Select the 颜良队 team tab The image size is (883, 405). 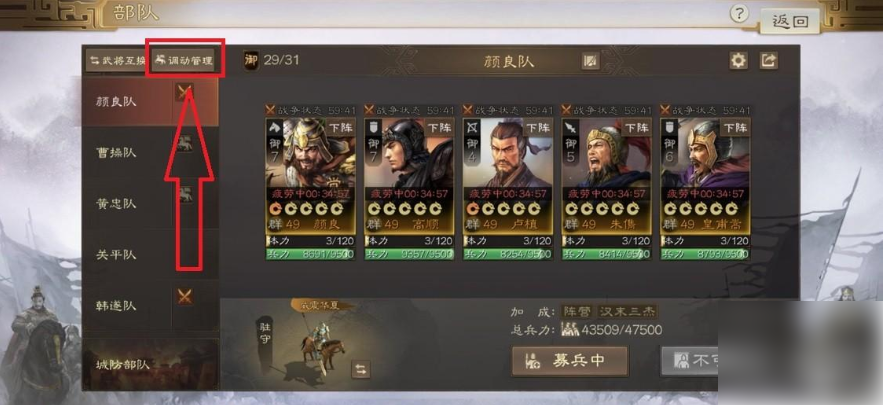[117, 101]
